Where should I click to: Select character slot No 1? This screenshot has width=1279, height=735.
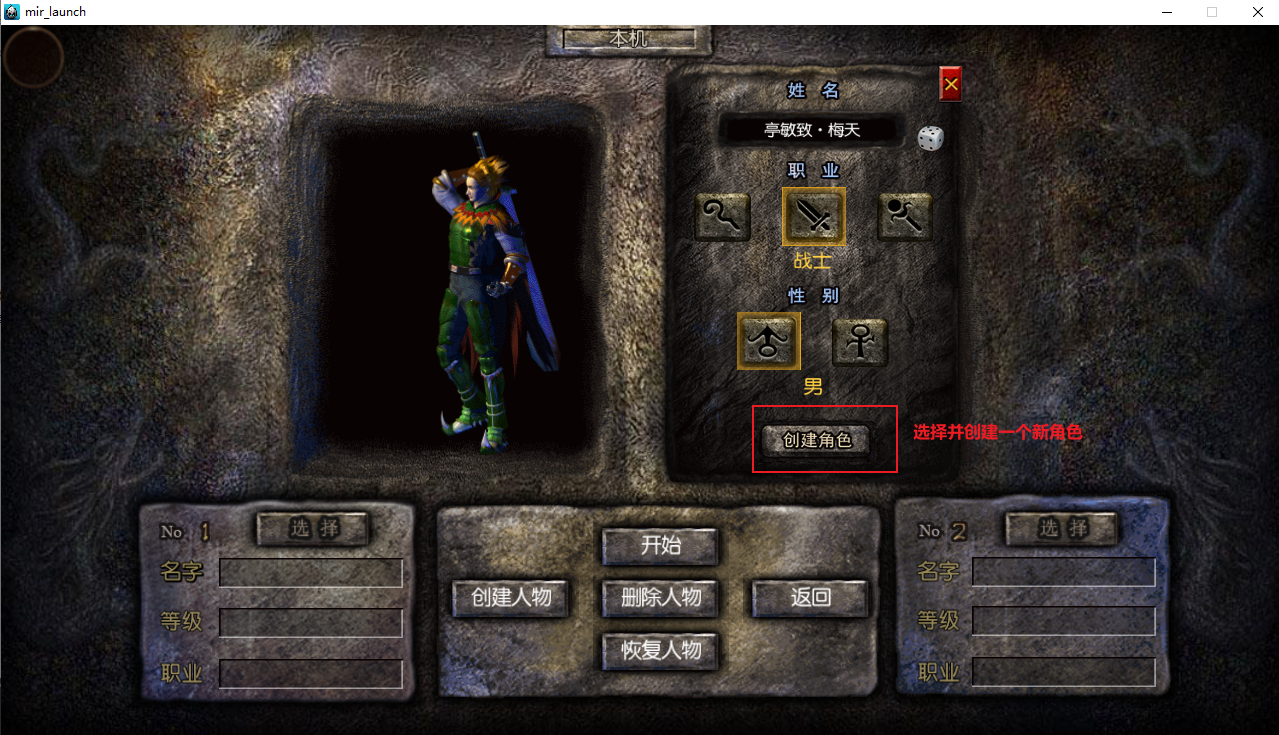[314, 529]
